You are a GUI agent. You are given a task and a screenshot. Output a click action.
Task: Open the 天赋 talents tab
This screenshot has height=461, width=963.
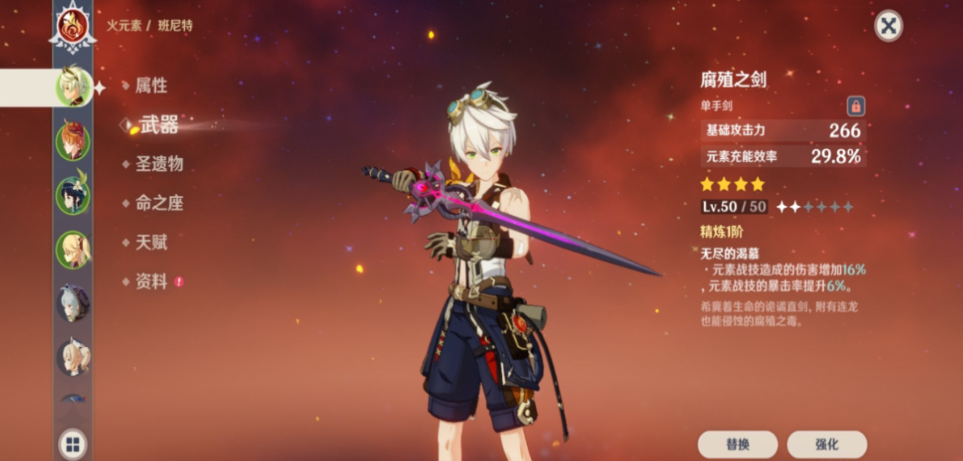pyautogui.click(x=151, y=242)
